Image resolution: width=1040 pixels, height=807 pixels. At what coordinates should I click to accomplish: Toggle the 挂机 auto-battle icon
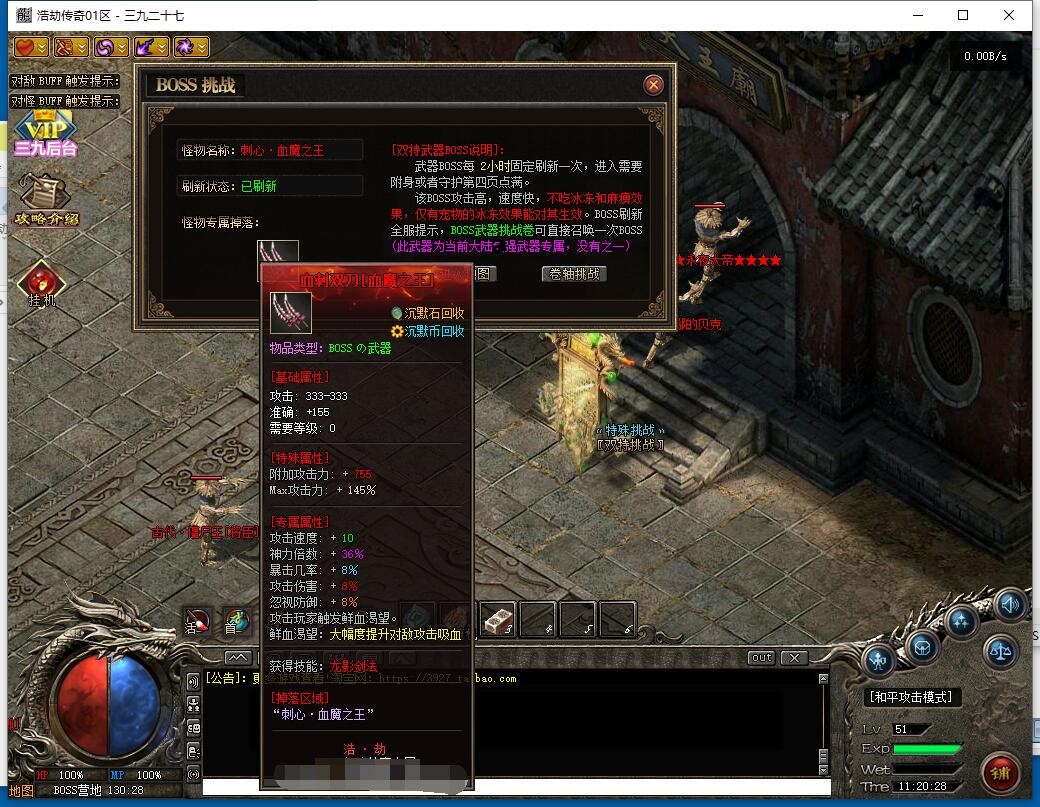coord(42,283)
